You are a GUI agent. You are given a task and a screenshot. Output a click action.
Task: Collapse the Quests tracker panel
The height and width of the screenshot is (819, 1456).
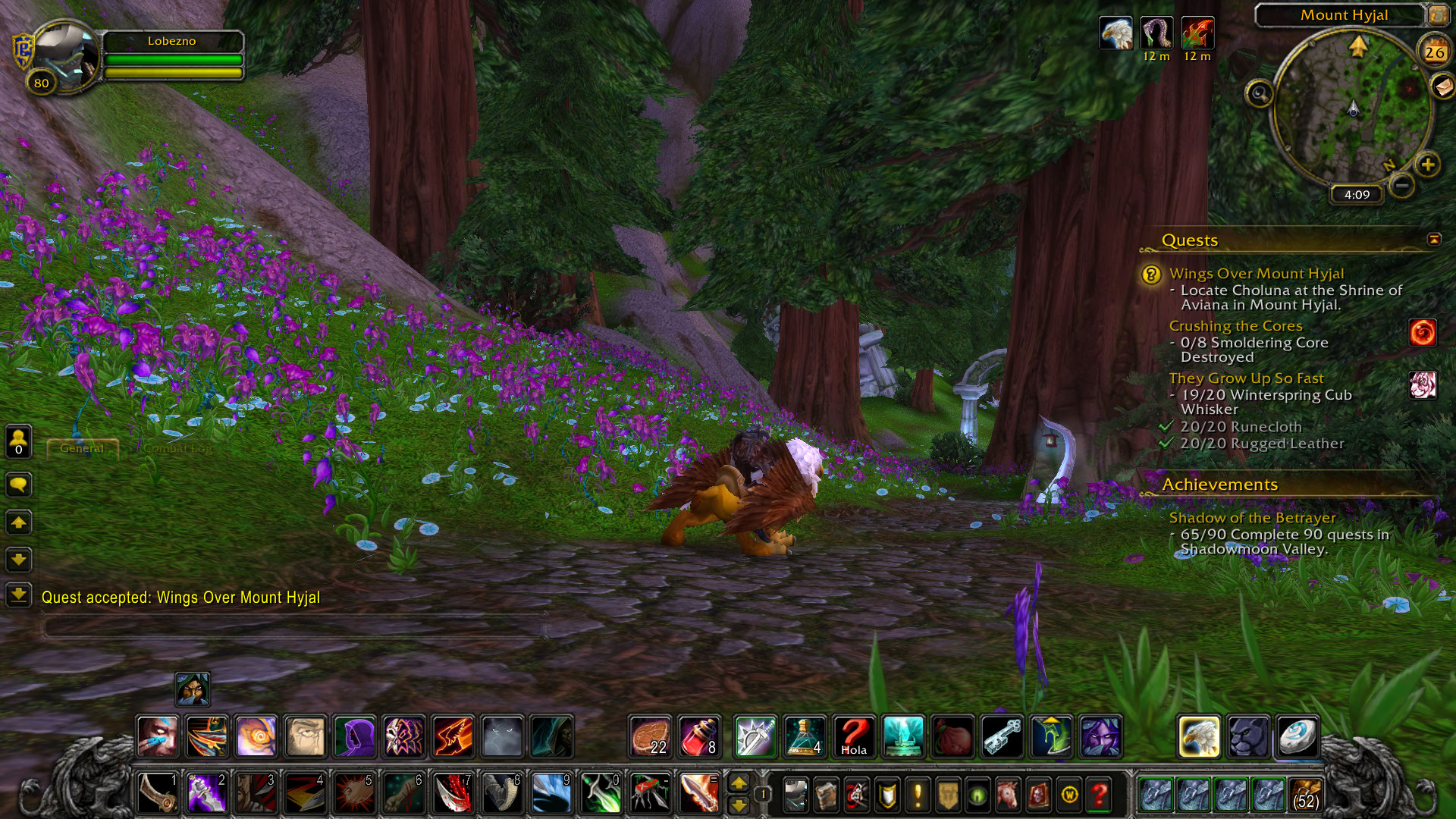point(1434,240)
